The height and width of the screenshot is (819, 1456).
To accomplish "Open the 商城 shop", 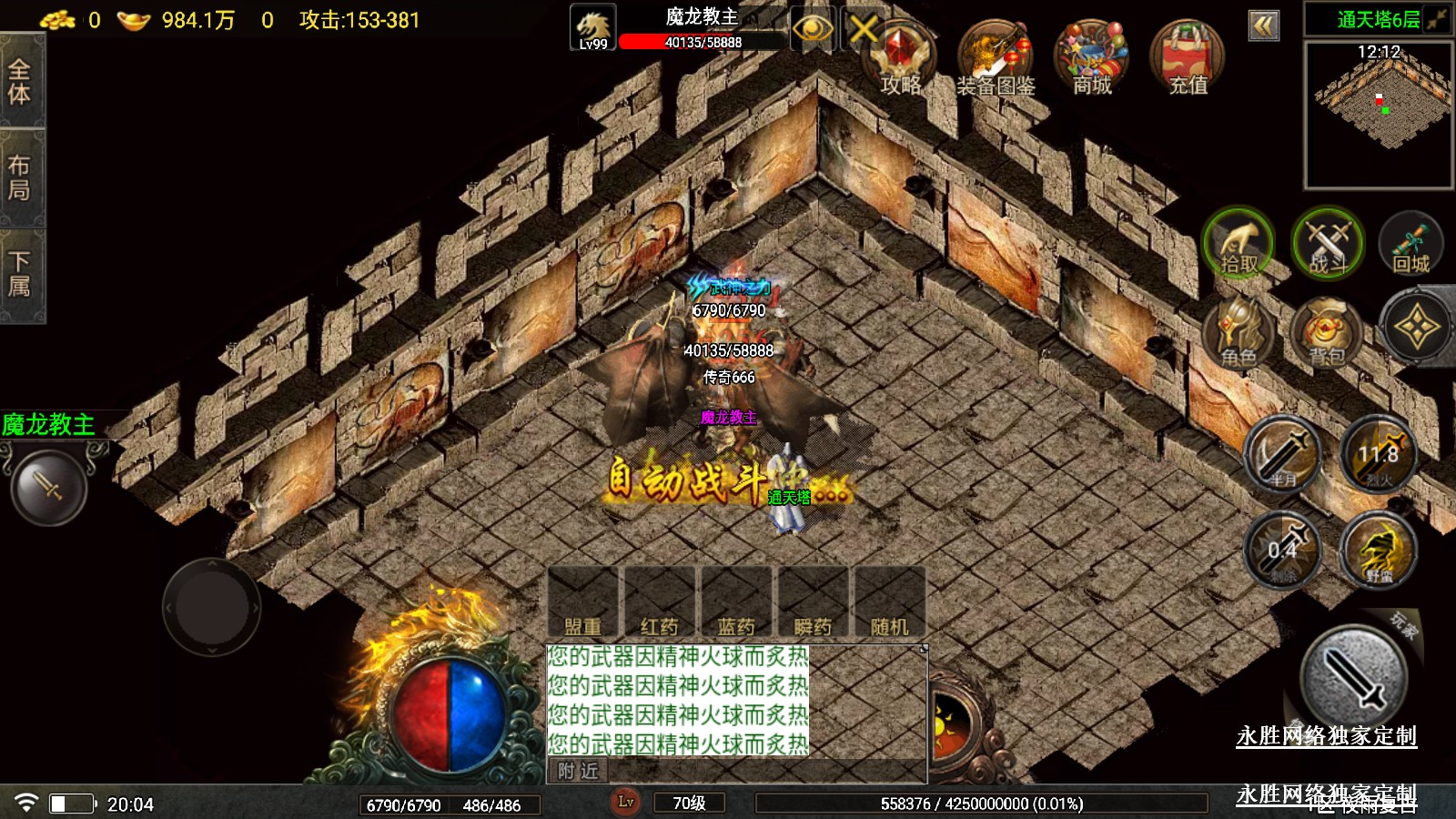I will click(x=1091, y=56).
